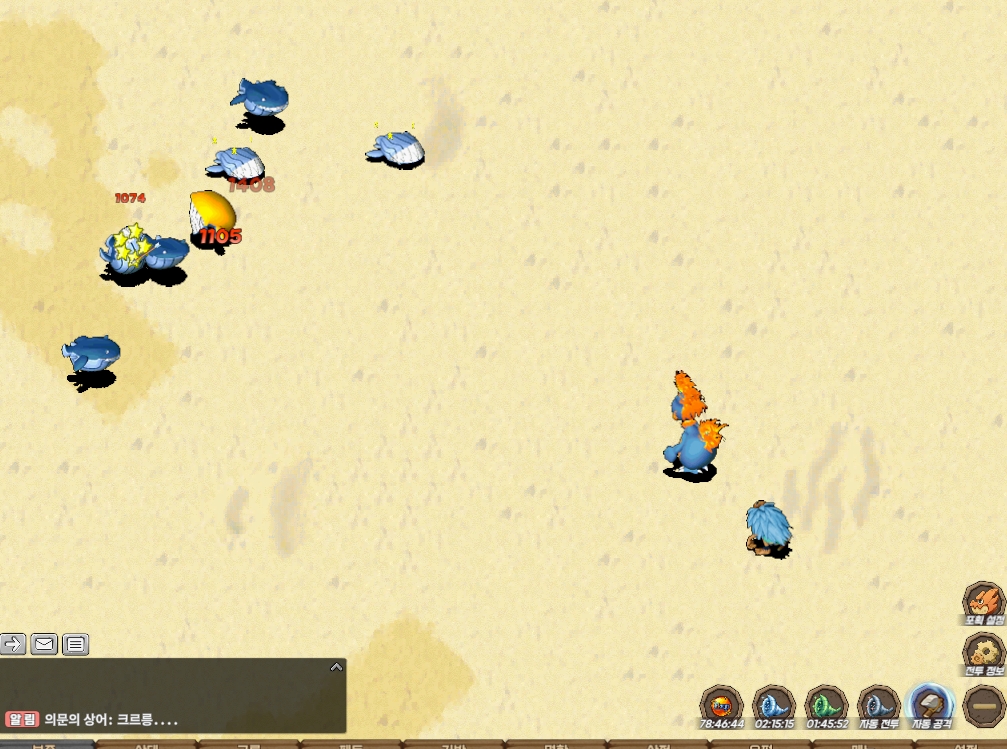Open the 전투 정보 battle info
Viewport: 1007px width, 749px height.
pos(983,654)
